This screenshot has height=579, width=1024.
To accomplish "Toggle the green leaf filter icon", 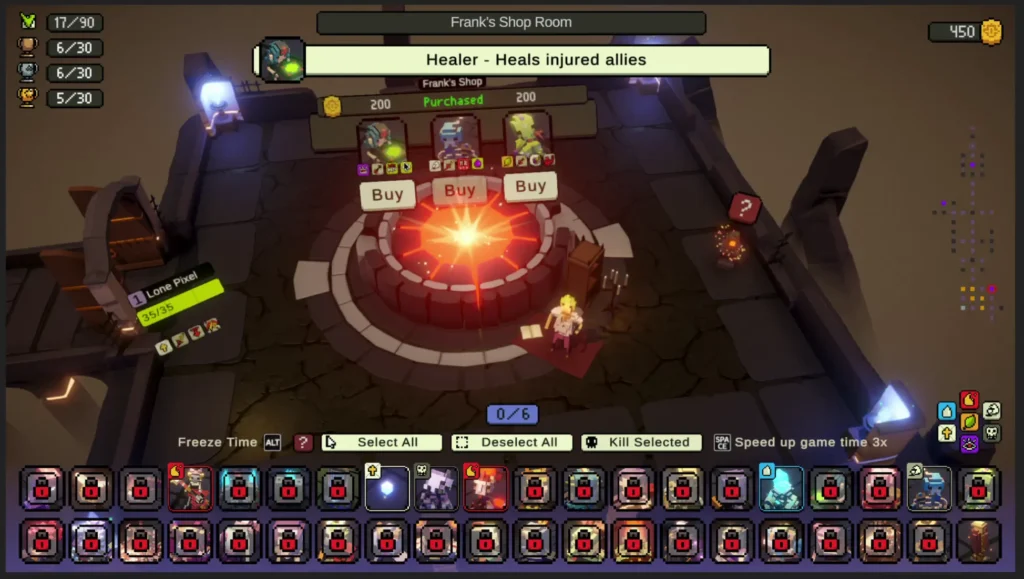I will tap(968, 422).
